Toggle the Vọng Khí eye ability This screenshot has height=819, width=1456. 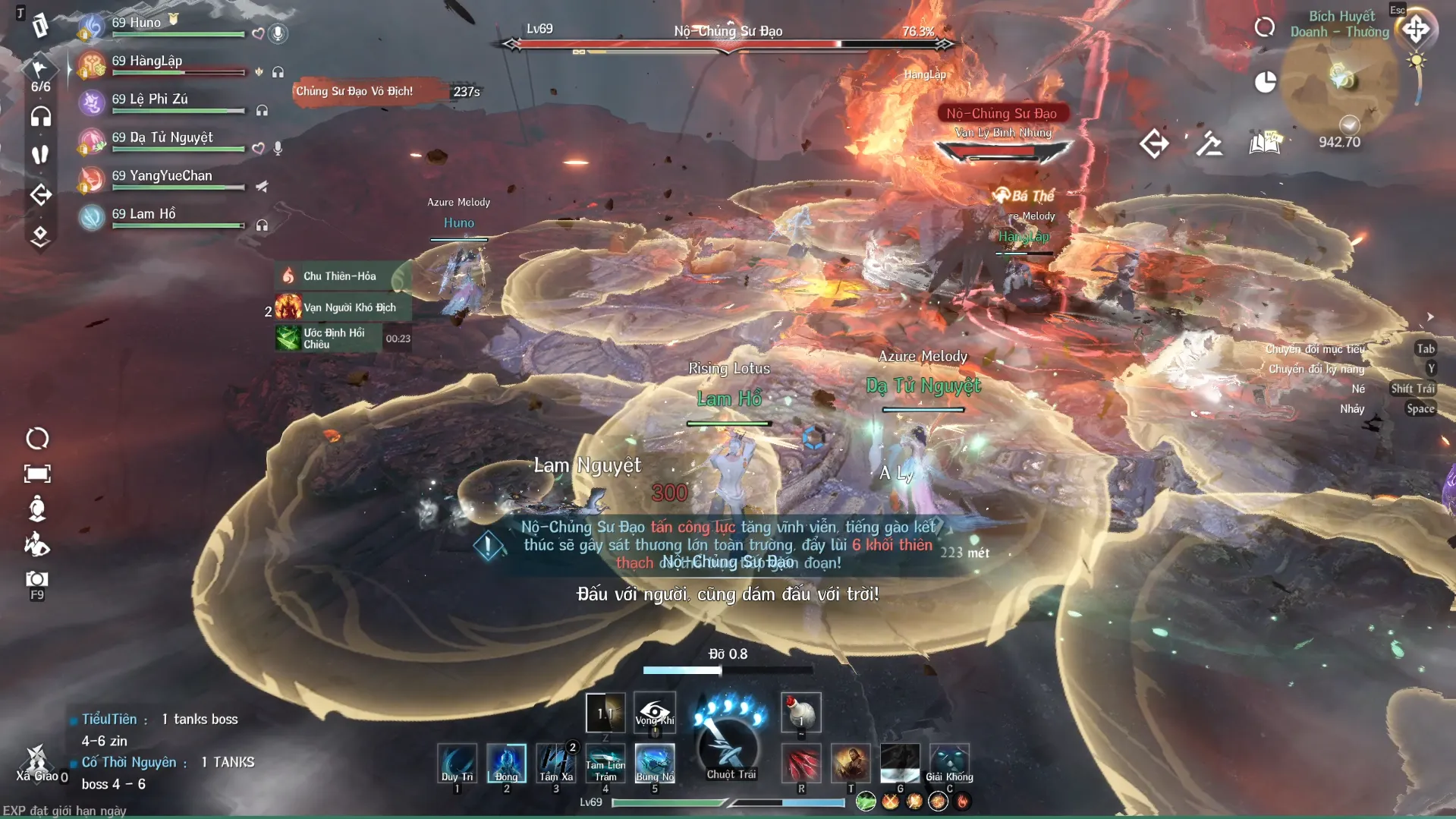point(655,712)
